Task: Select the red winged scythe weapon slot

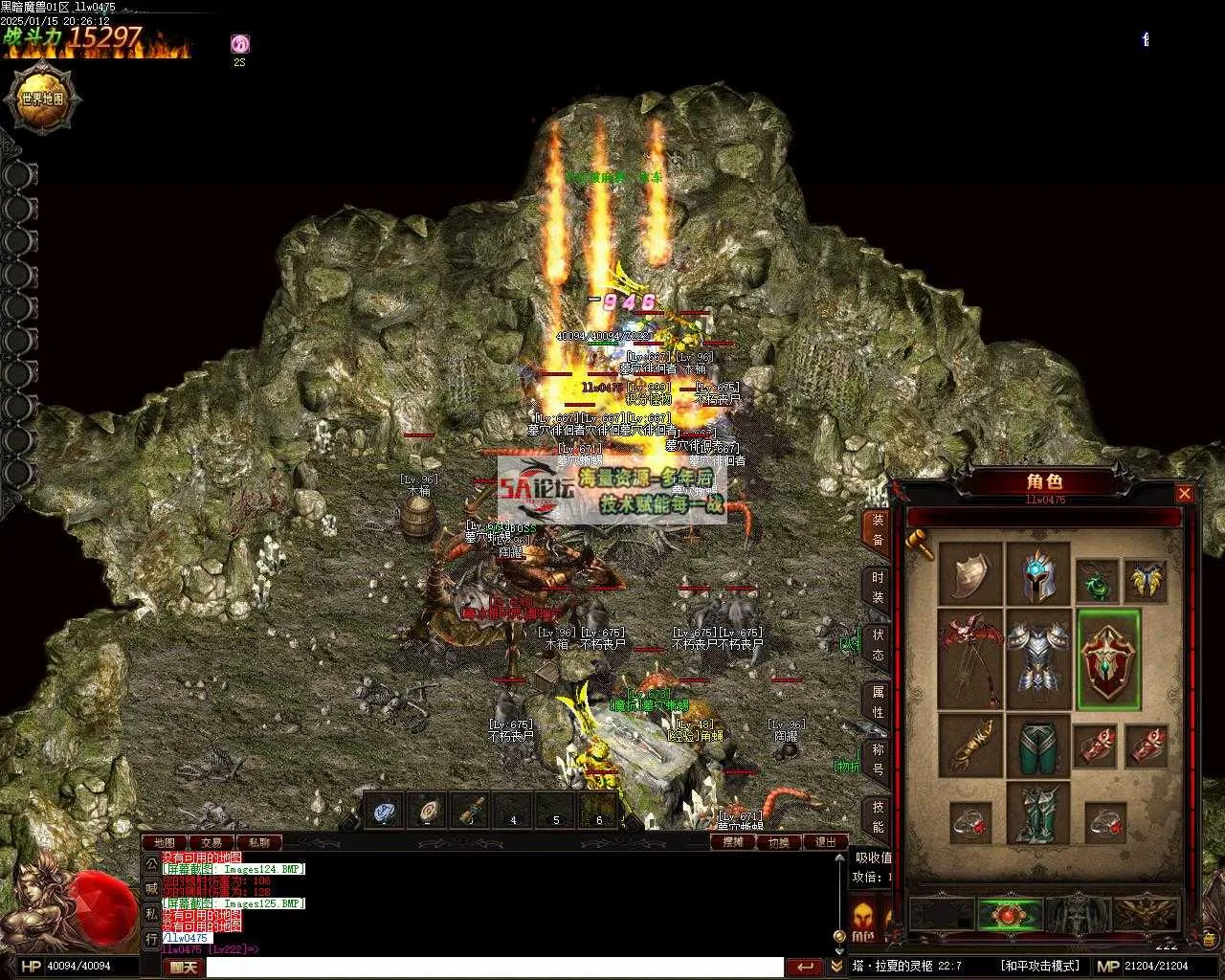Action: pos(969,659)
